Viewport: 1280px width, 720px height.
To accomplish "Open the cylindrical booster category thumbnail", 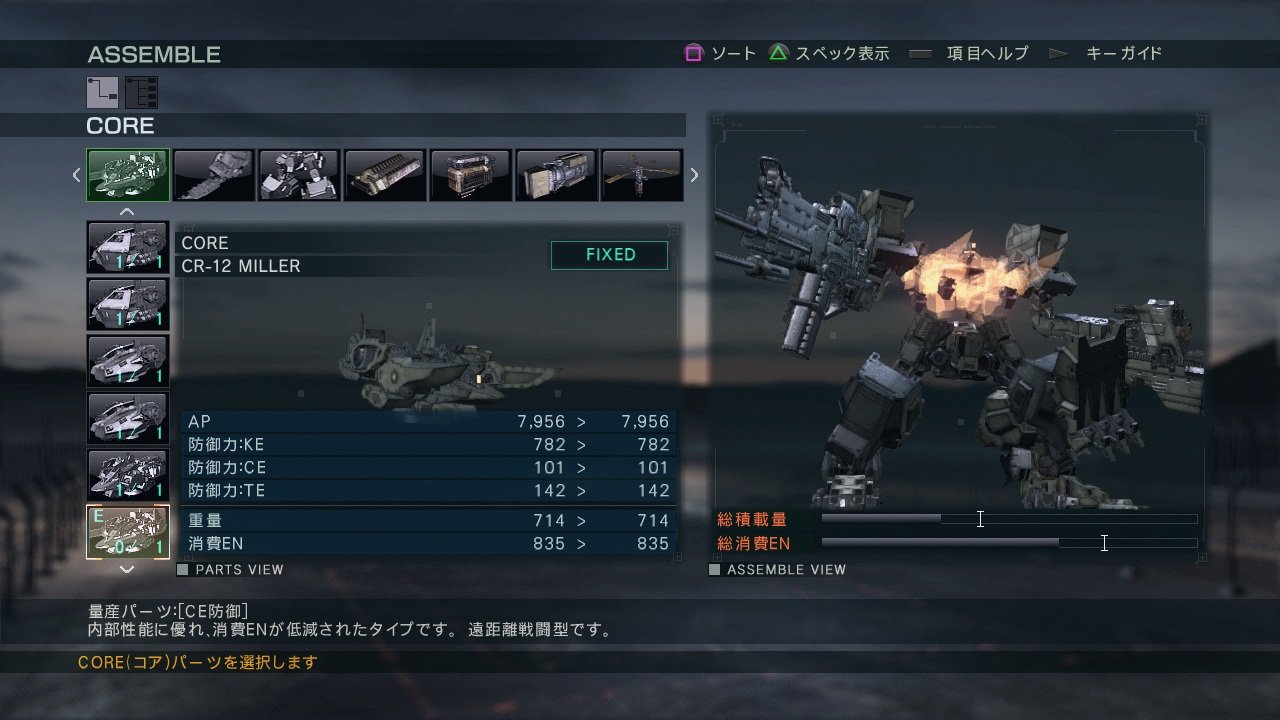I will point(556,175).
